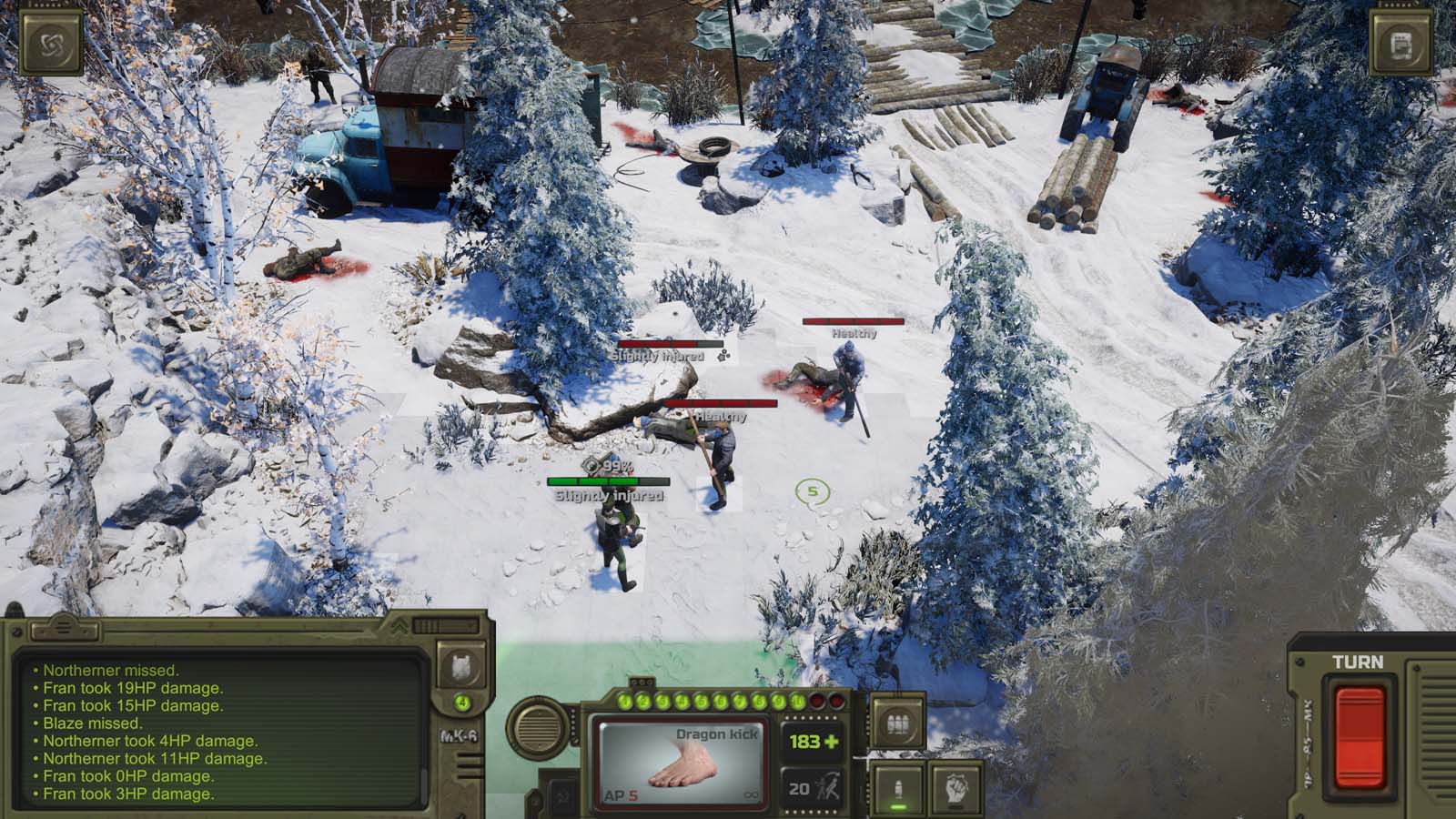Click the green charge bar under the grenade slot
Screen dimensions: 1456x819
pos(897,808)
